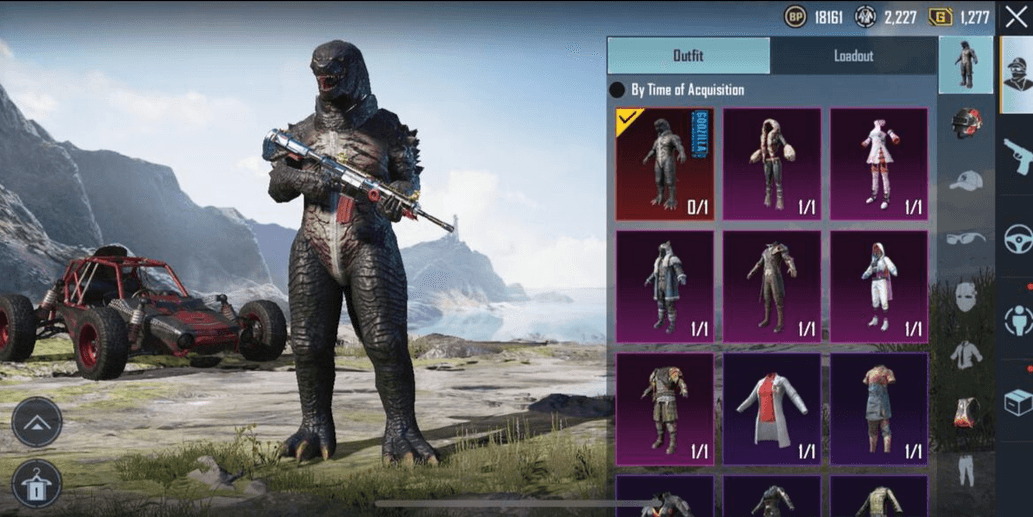Viewport: 1033px width, 517px height.
Task: Open the glasses category
Action: point(965,238)
